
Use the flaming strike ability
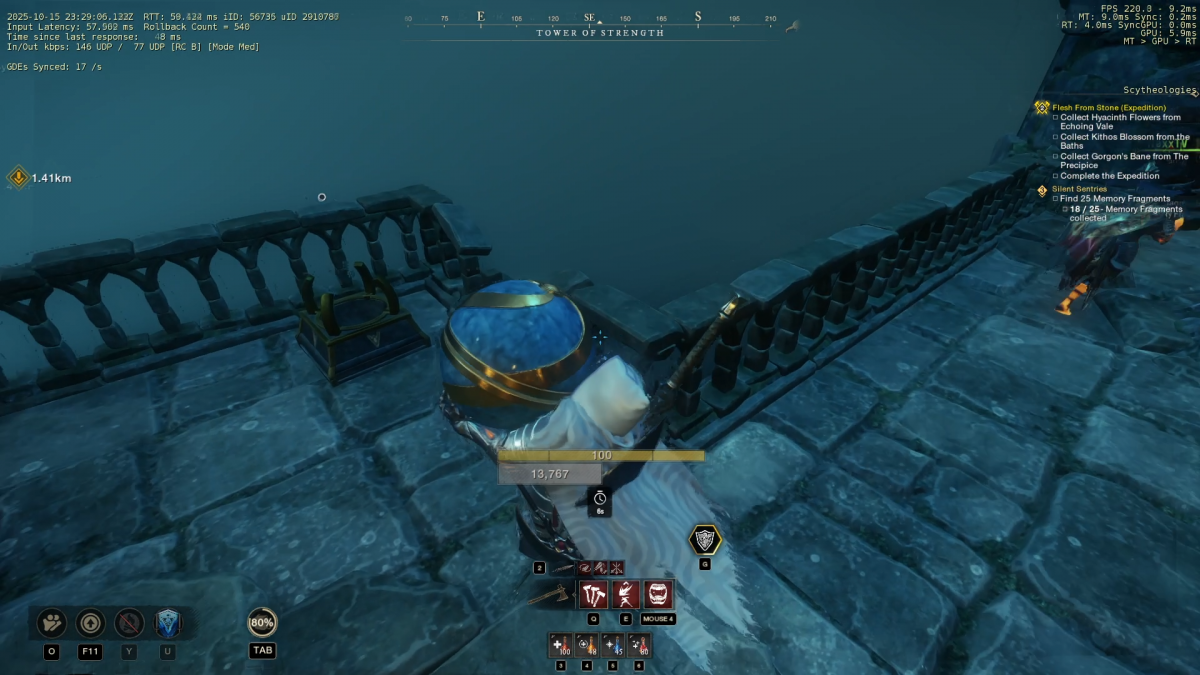625,595
